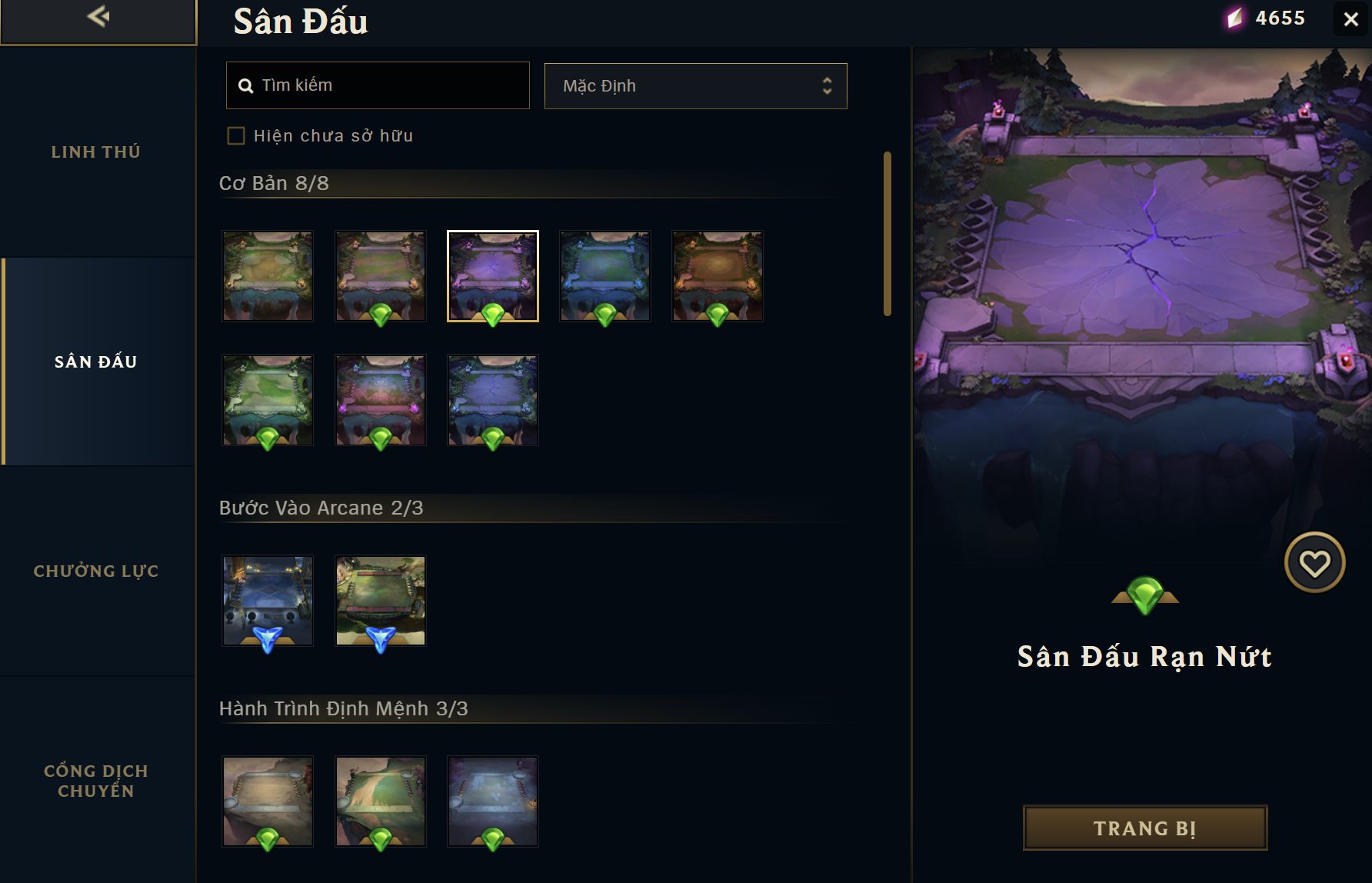Select the pink-magenta Cơ Bản arena thumbnail

tap(381, 399)
